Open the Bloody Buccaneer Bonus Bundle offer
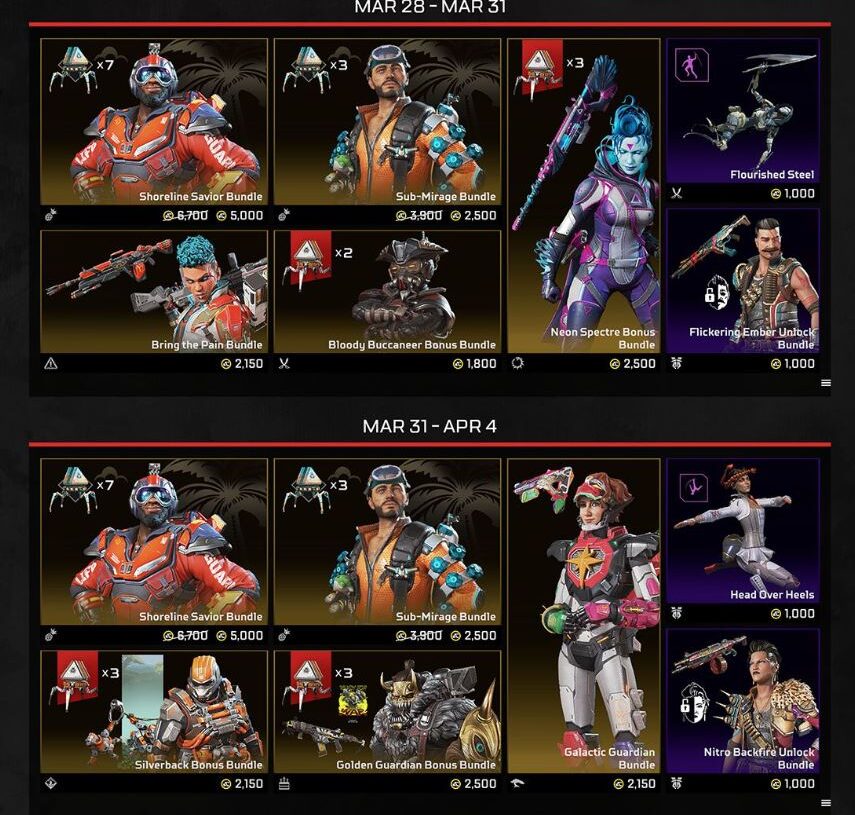This screenshot has width=855, height=815. (x=387, y=292)
